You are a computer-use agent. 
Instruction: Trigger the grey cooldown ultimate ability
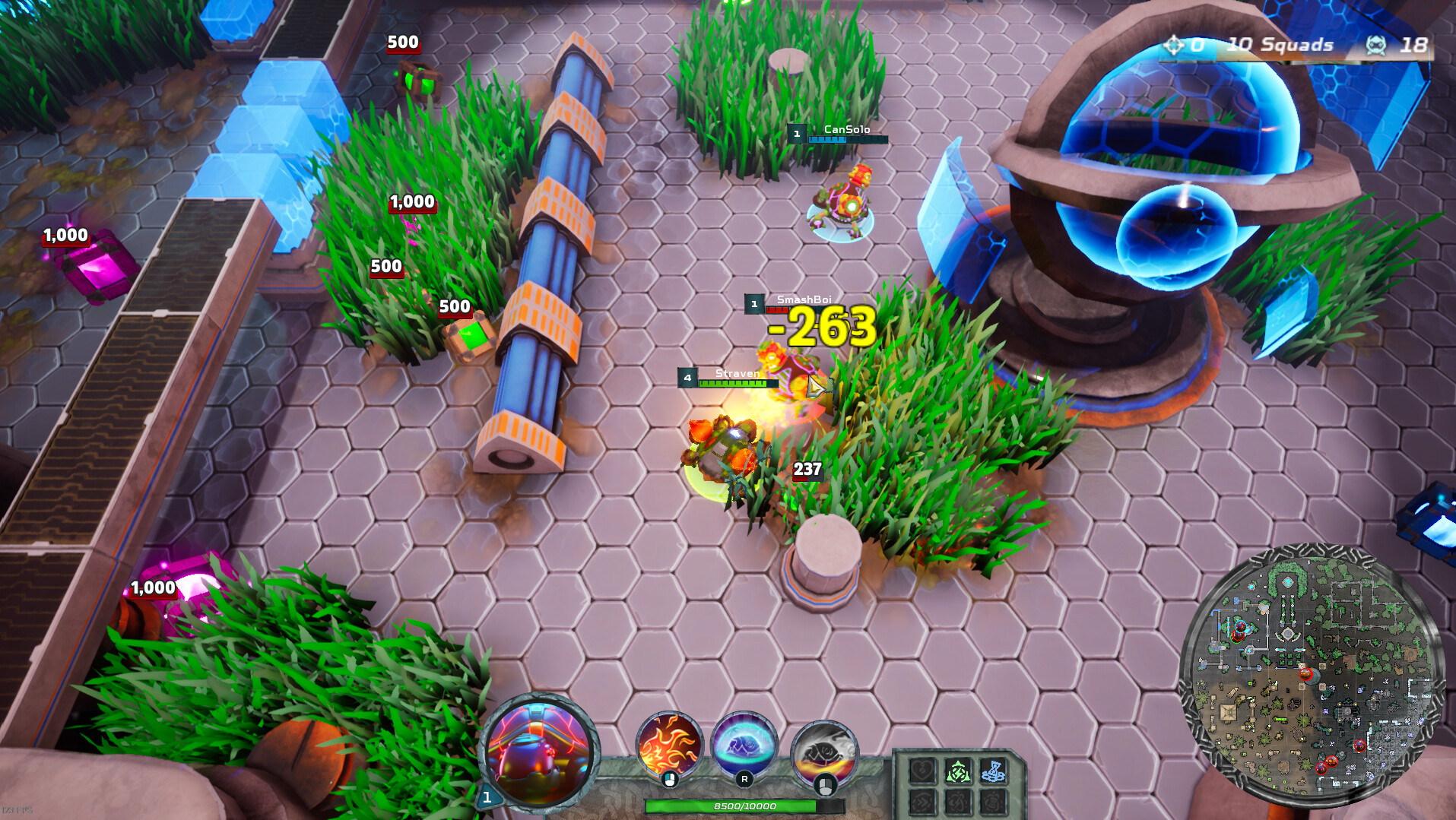(824, 751)
